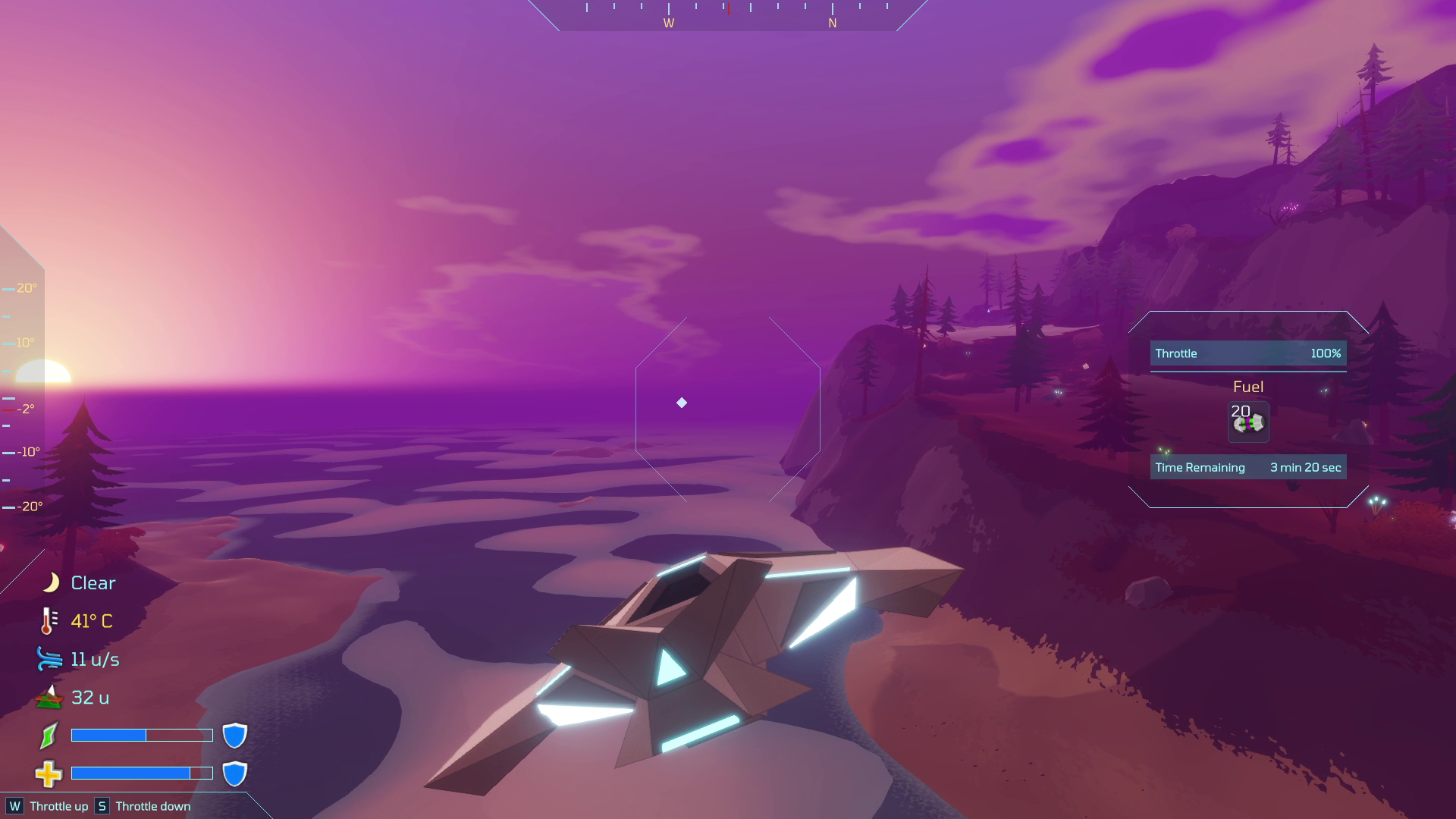Click the thermometer icon showing 41° C
The height and width of the screenshot is (819, 1456).
tap(47, 620)
